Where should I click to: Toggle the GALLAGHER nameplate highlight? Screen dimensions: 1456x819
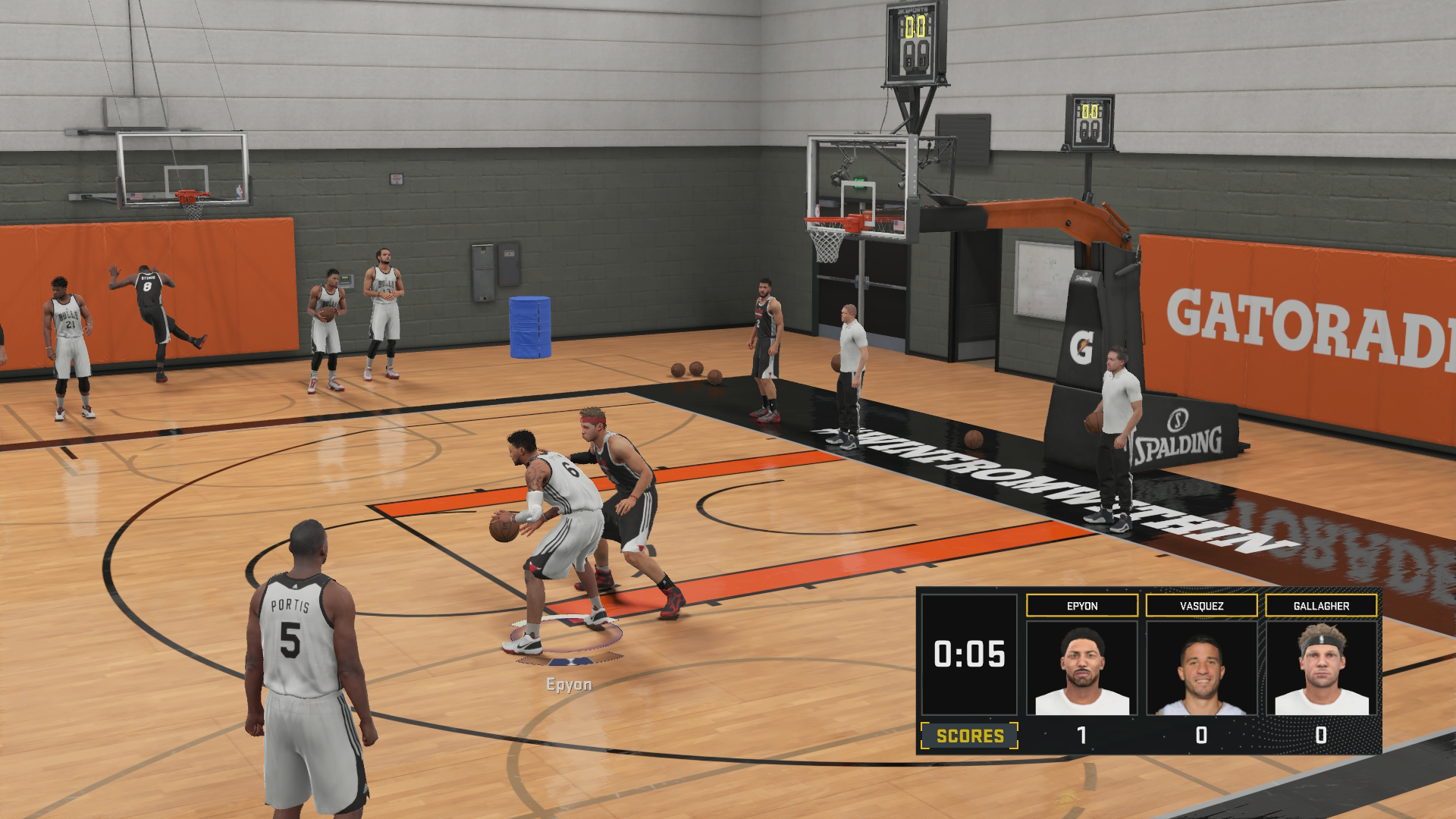[x=1320, y=605]
